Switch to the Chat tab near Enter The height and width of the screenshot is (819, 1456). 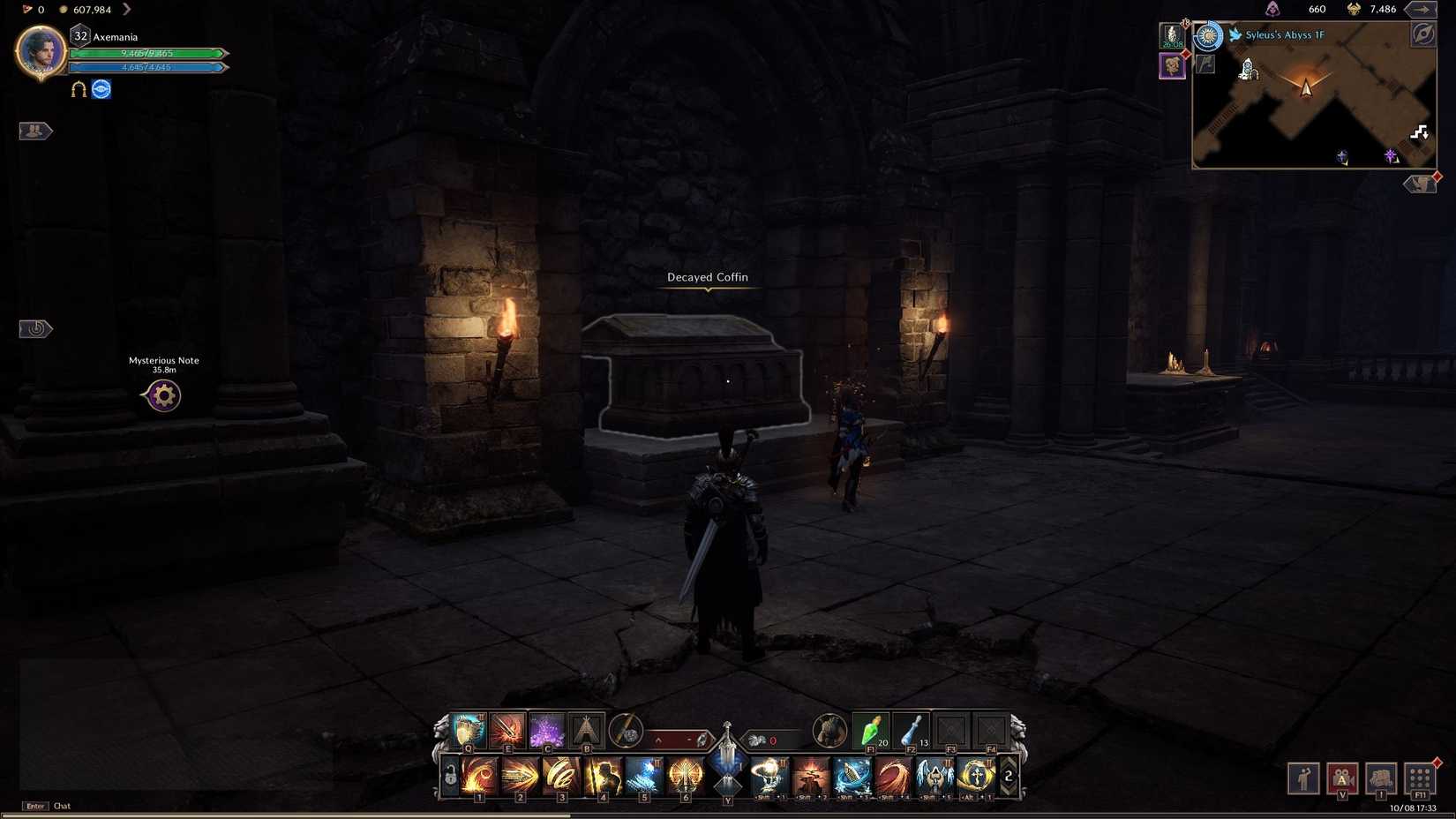61,806
